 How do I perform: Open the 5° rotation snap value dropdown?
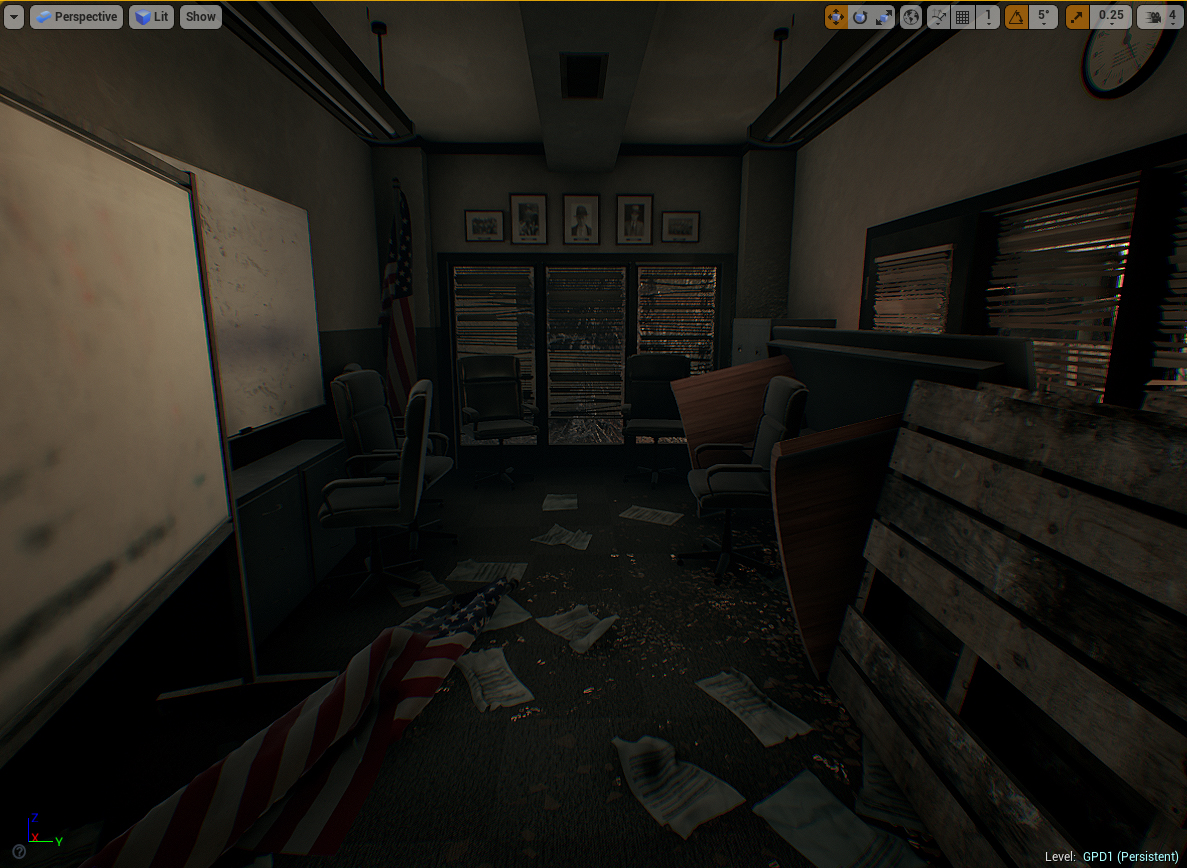(x=1043, y=17)
